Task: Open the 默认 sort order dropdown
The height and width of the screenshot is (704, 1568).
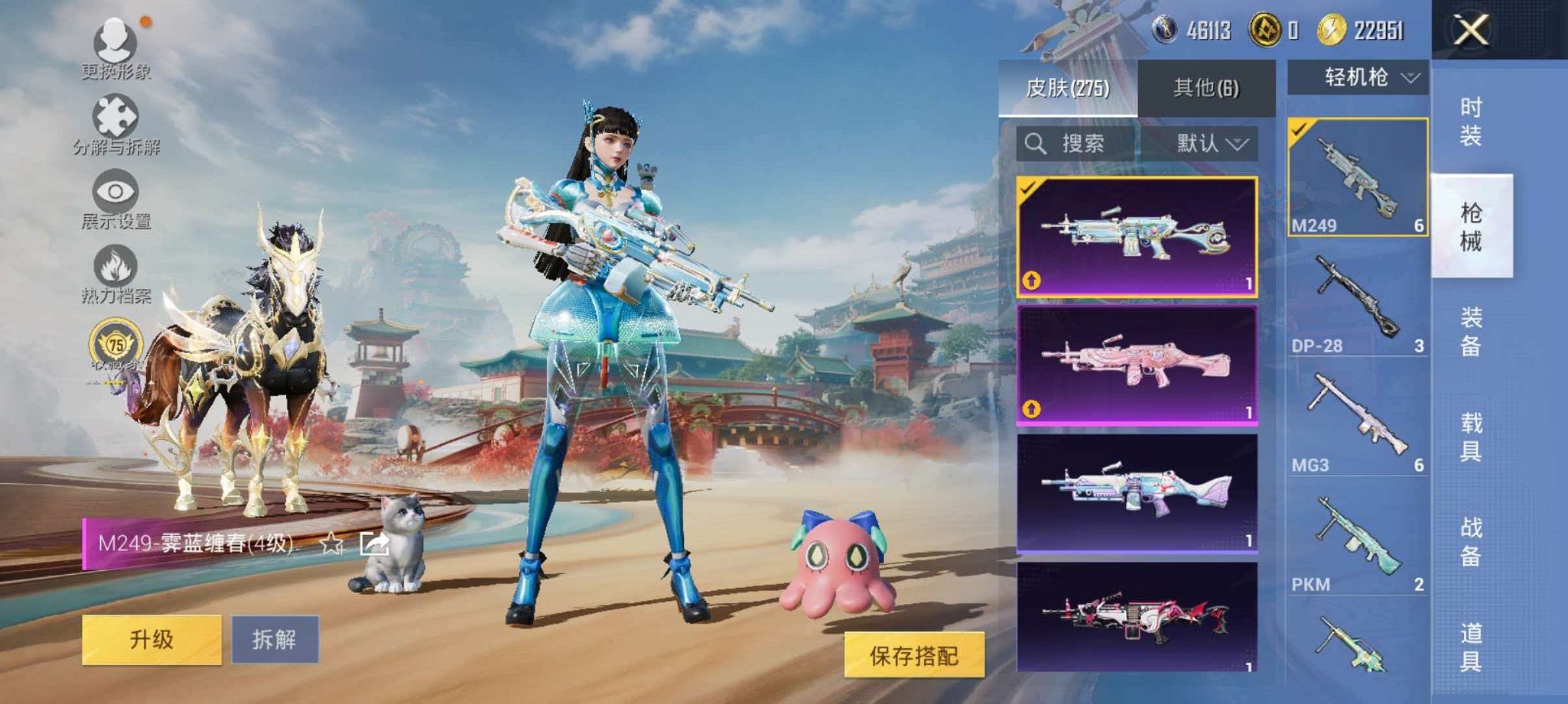Action: click(1212, 143)
